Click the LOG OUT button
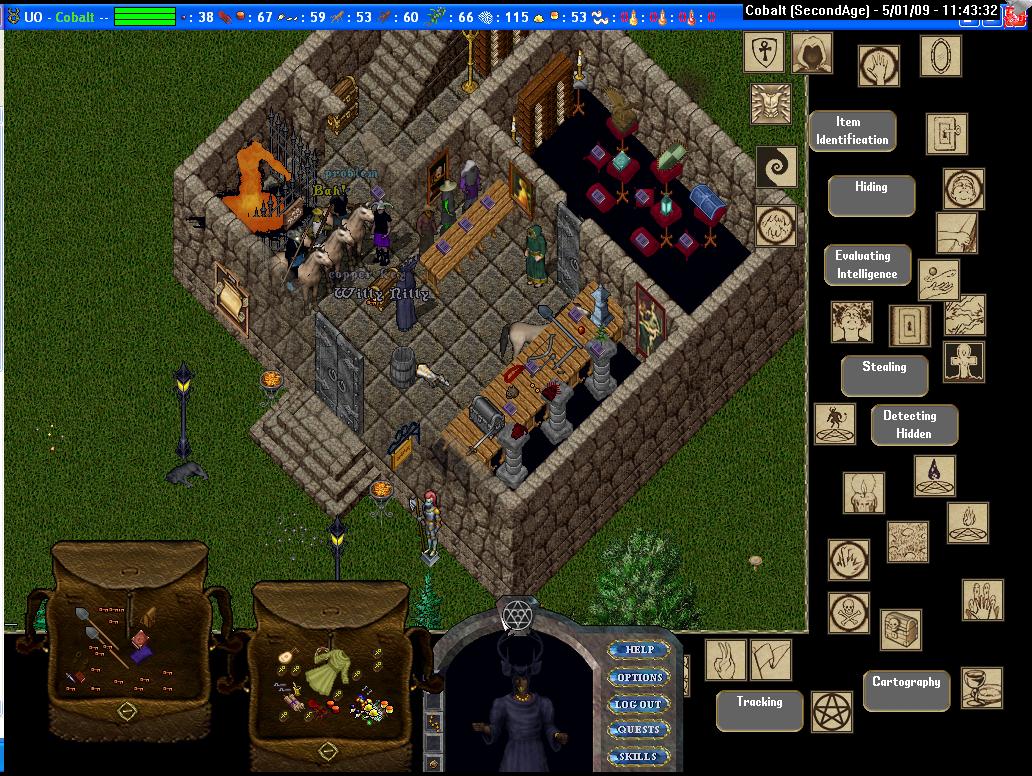The width and height of the screenshot is (1032, 776). 639,704
